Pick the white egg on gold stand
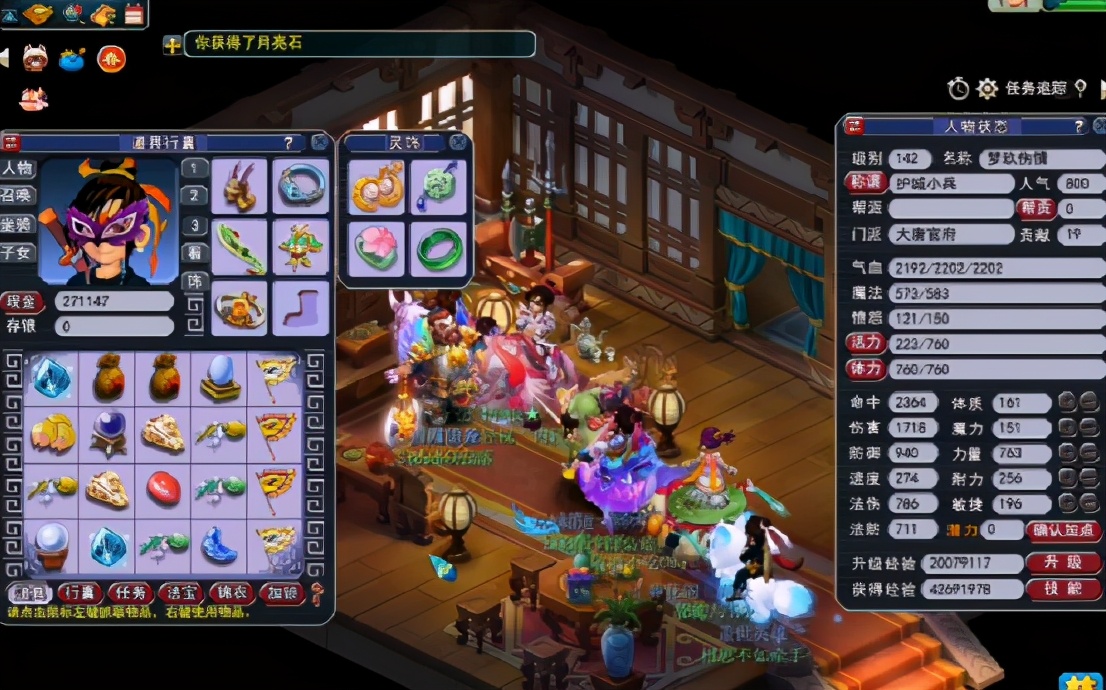Image resolution: width=1106 pixels, height=690 pixels. (218, 378)
